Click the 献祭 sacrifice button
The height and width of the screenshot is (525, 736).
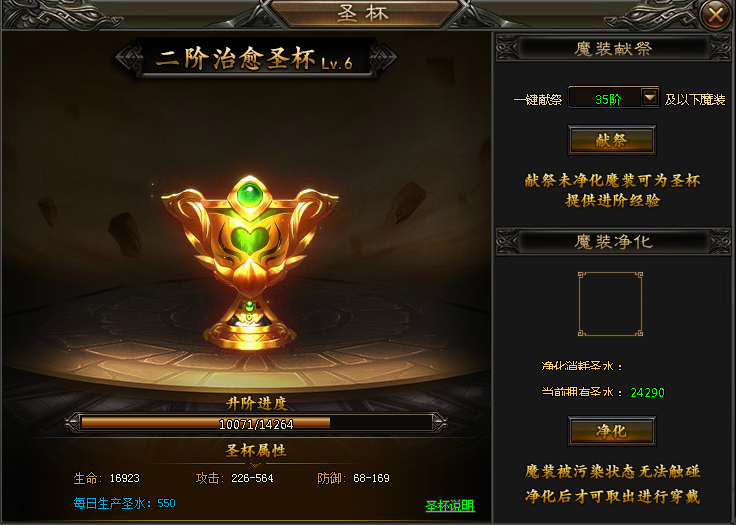pos(611,141)
